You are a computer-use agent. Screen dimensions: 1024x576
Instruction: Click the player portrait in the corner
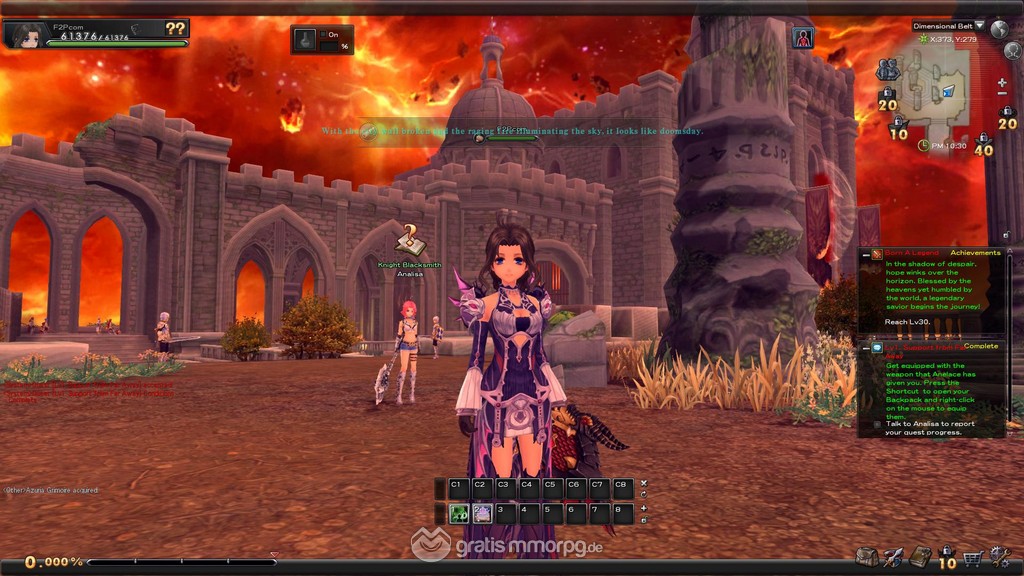pyautogui.click(x=27, y=35)
